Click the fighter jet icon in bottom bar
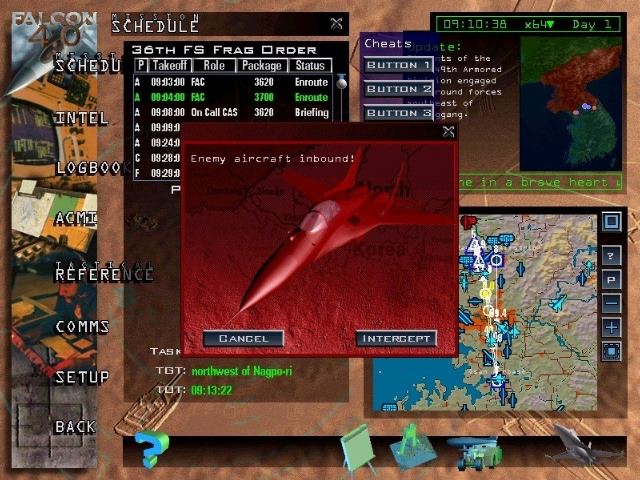 586,444
